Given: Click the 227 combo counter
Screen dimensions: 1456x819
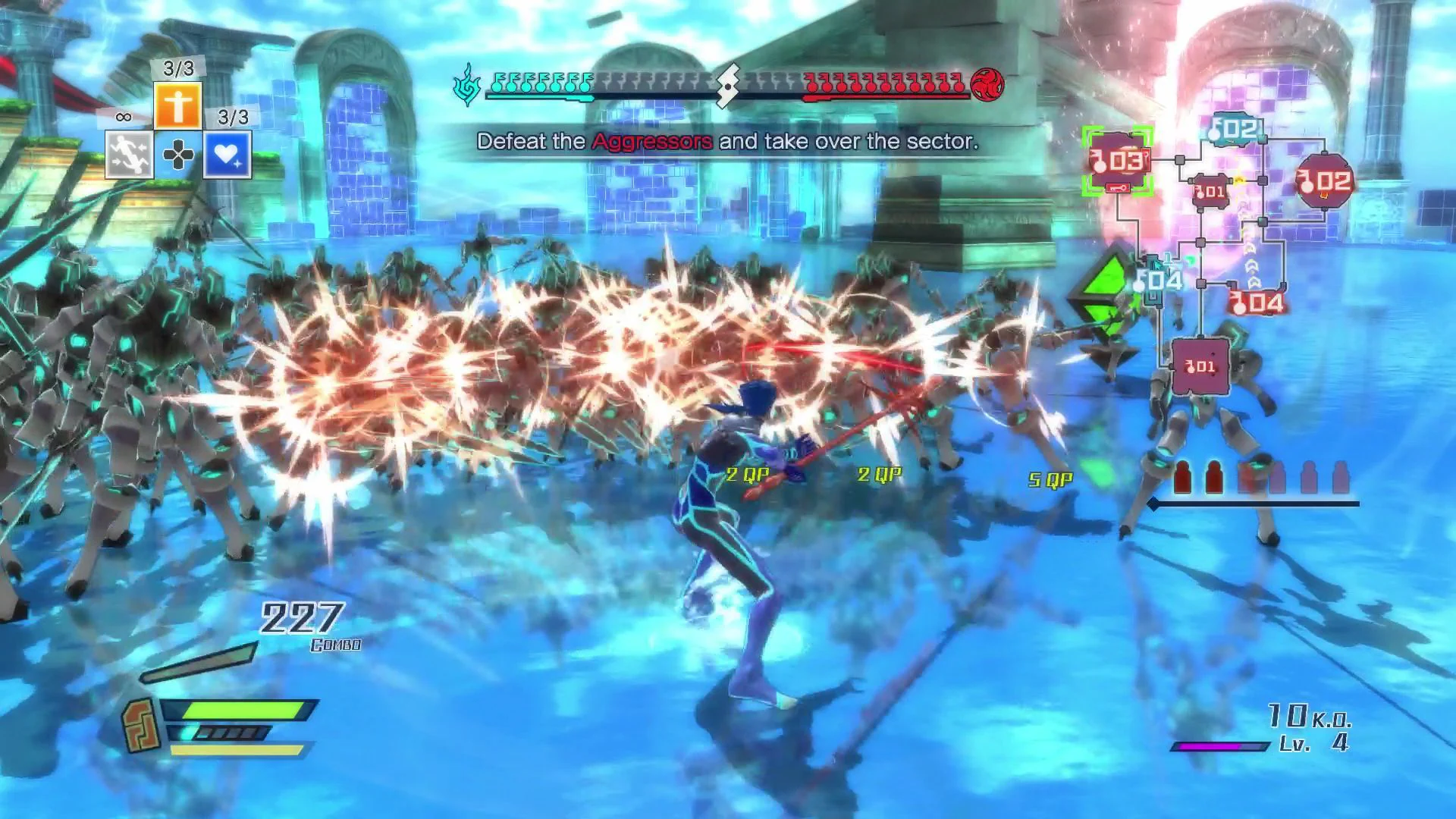Looking at the screenshot, I should tap(300, 618).
